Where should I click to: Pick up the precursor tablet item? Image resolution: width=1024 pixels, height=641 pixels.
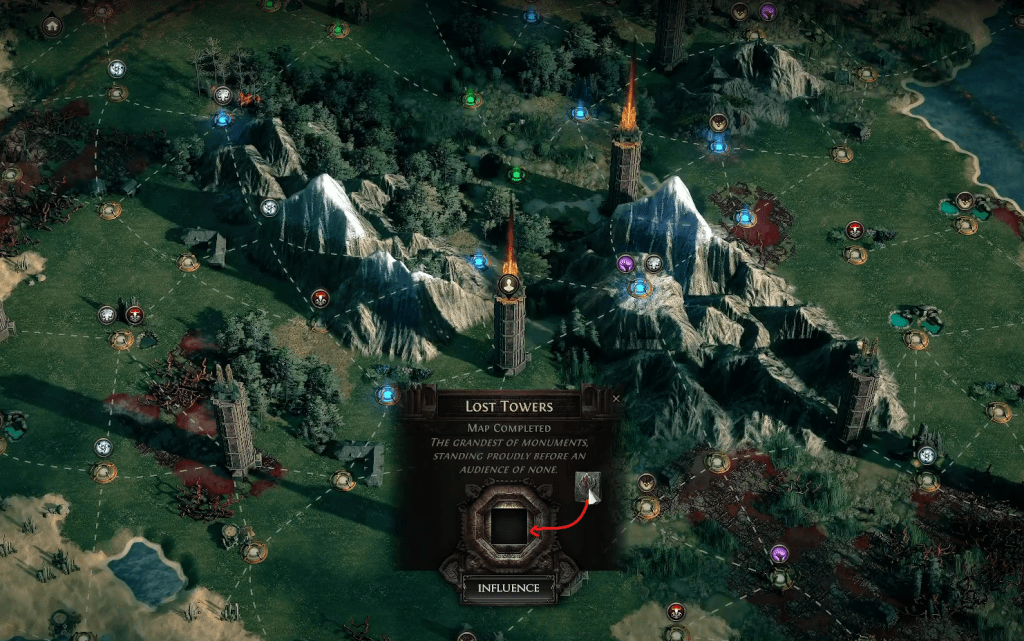click(585, 484)
